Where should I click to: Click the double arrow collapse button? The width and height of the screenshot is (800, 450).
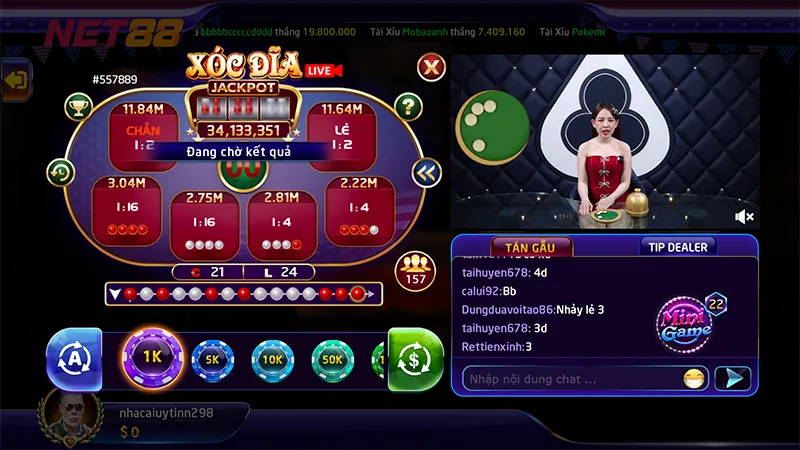click(x=426, y=172)
